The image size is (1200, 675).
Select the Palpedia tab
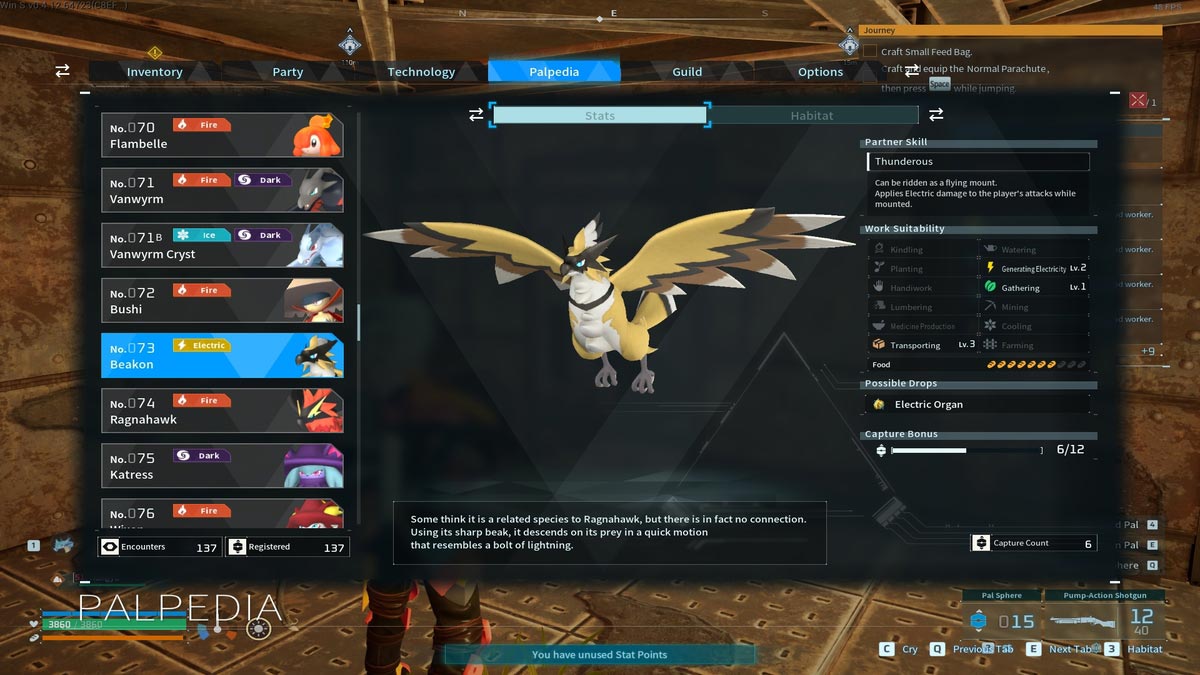pyautogui.click(x=554, y=72)
